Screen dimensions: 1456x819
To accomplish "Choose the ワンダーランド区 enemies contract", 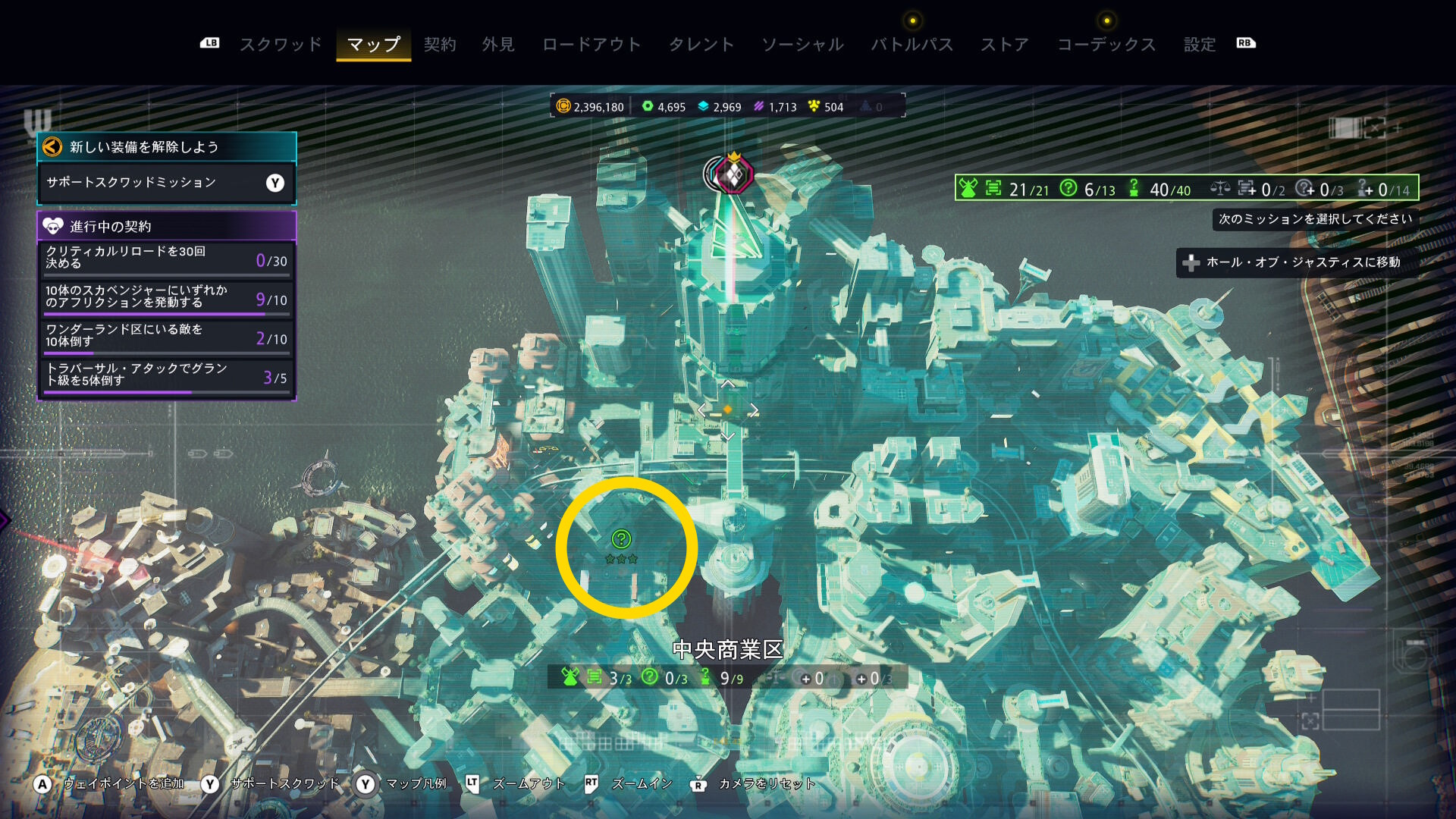I will [166, 336].
